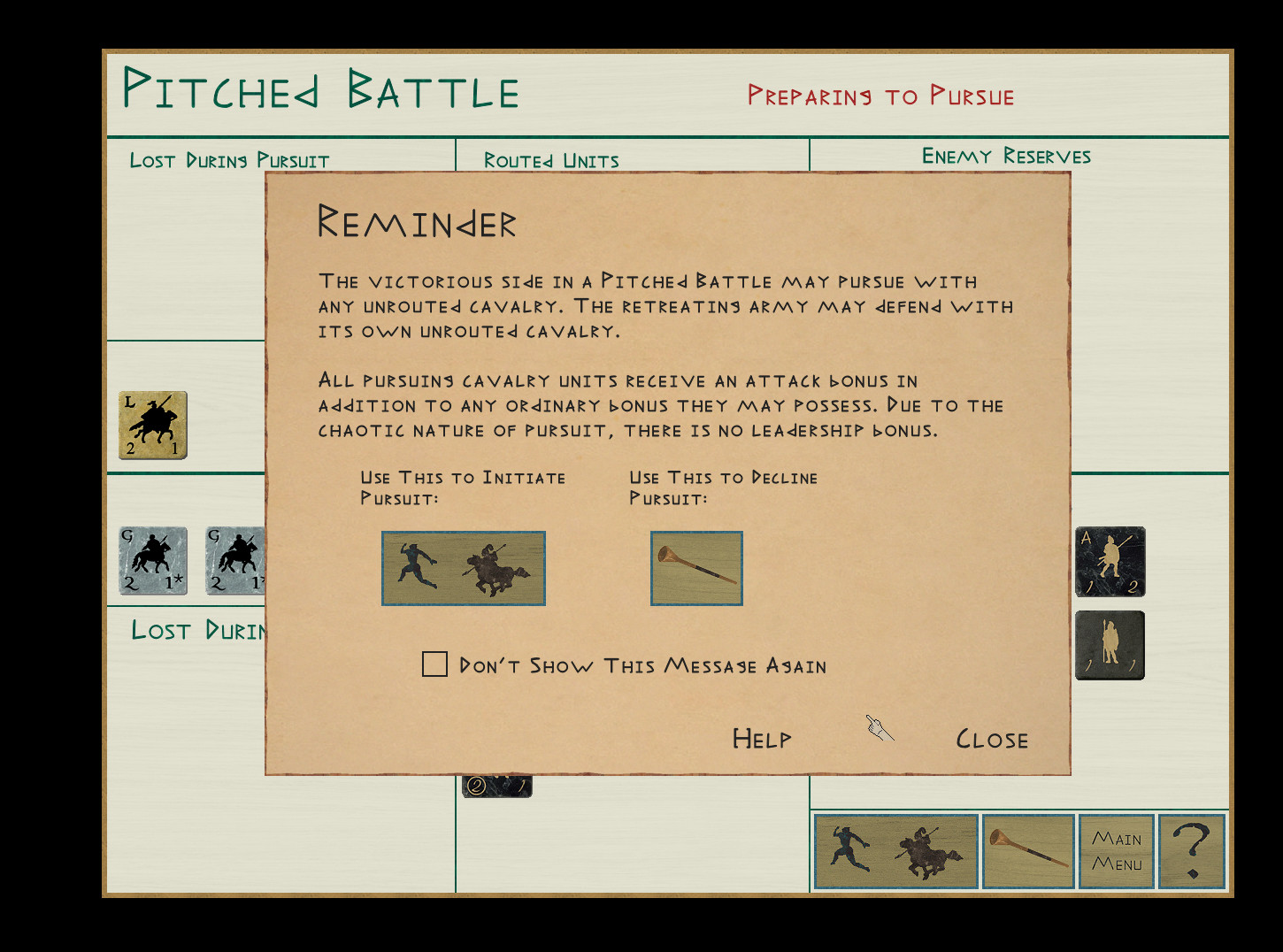Screen dimensions: 1283x952
Task: Select the dark enemy infantry tile below spearman
Action: point(1110,646)
